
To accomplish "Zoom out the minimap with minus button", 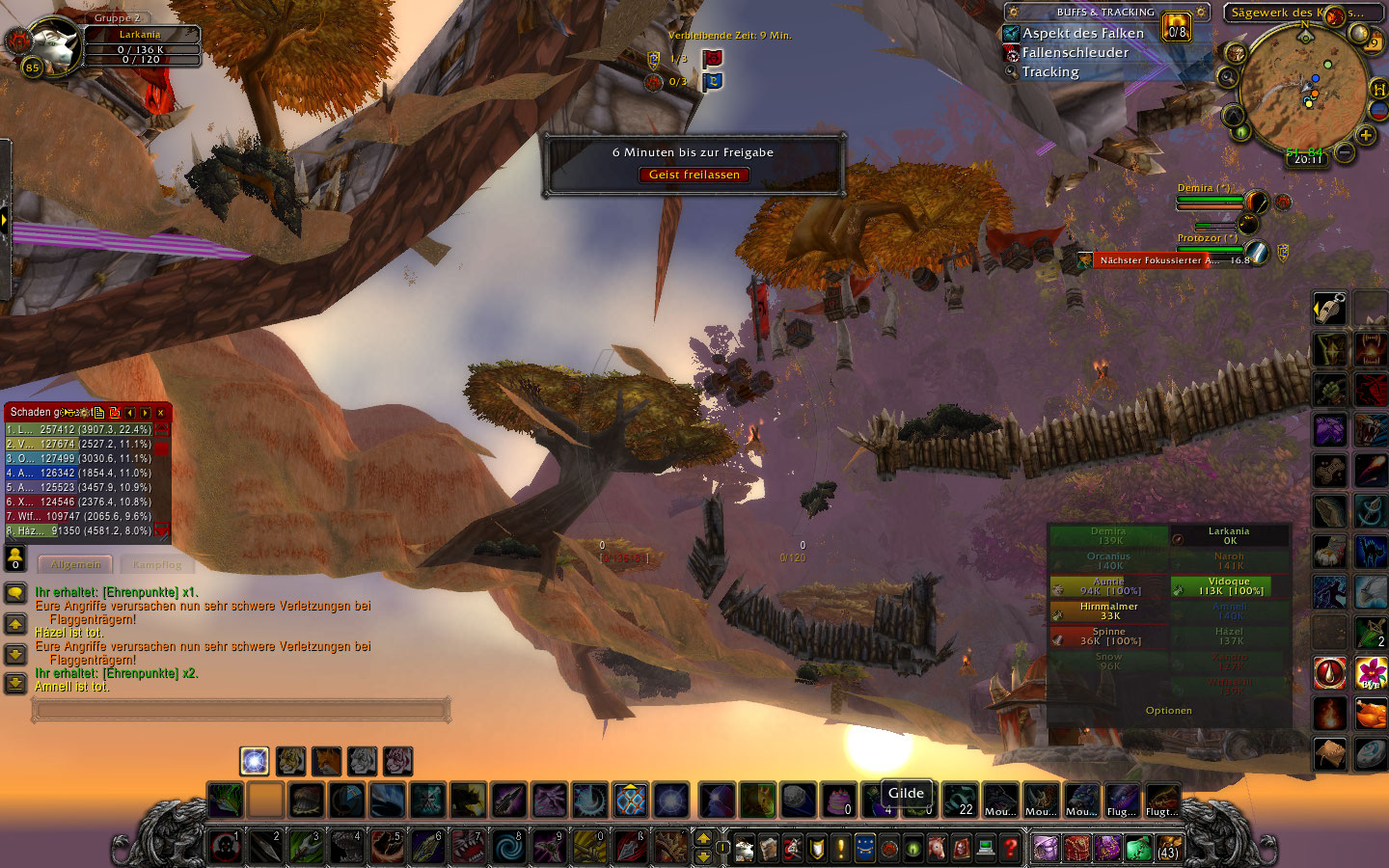I will [1344, 151].
